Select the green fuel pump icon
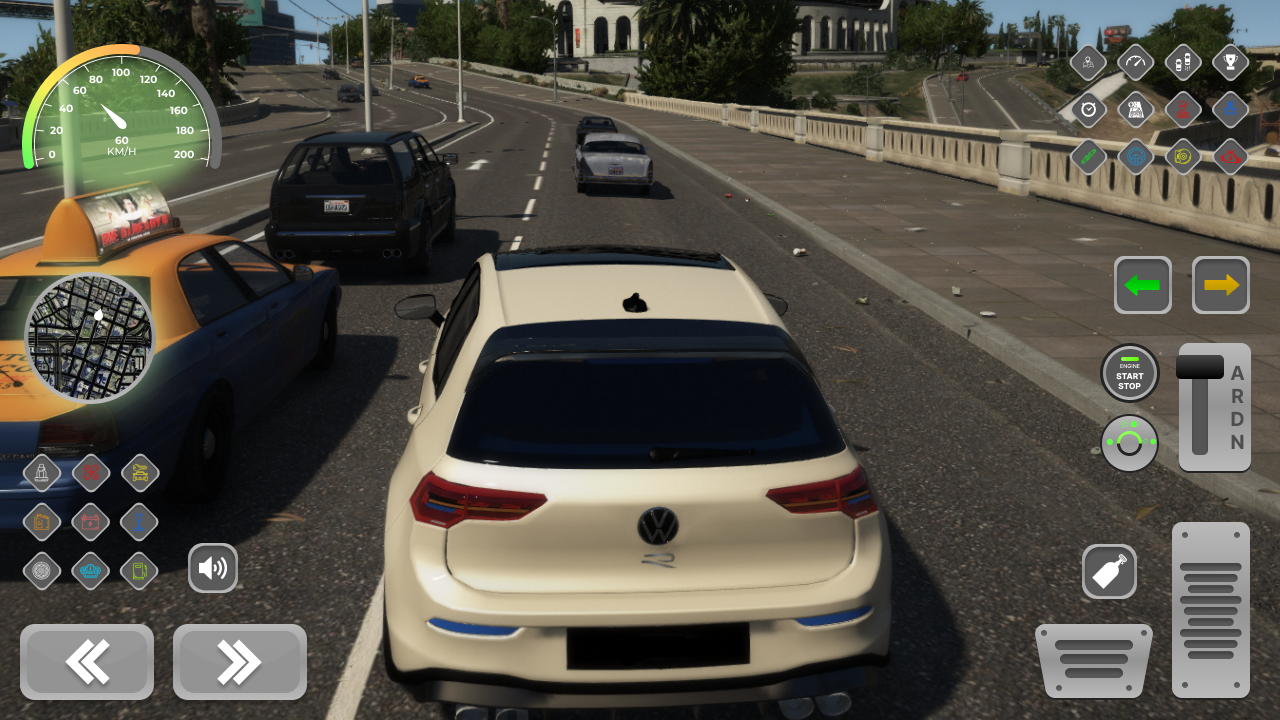 139,568
